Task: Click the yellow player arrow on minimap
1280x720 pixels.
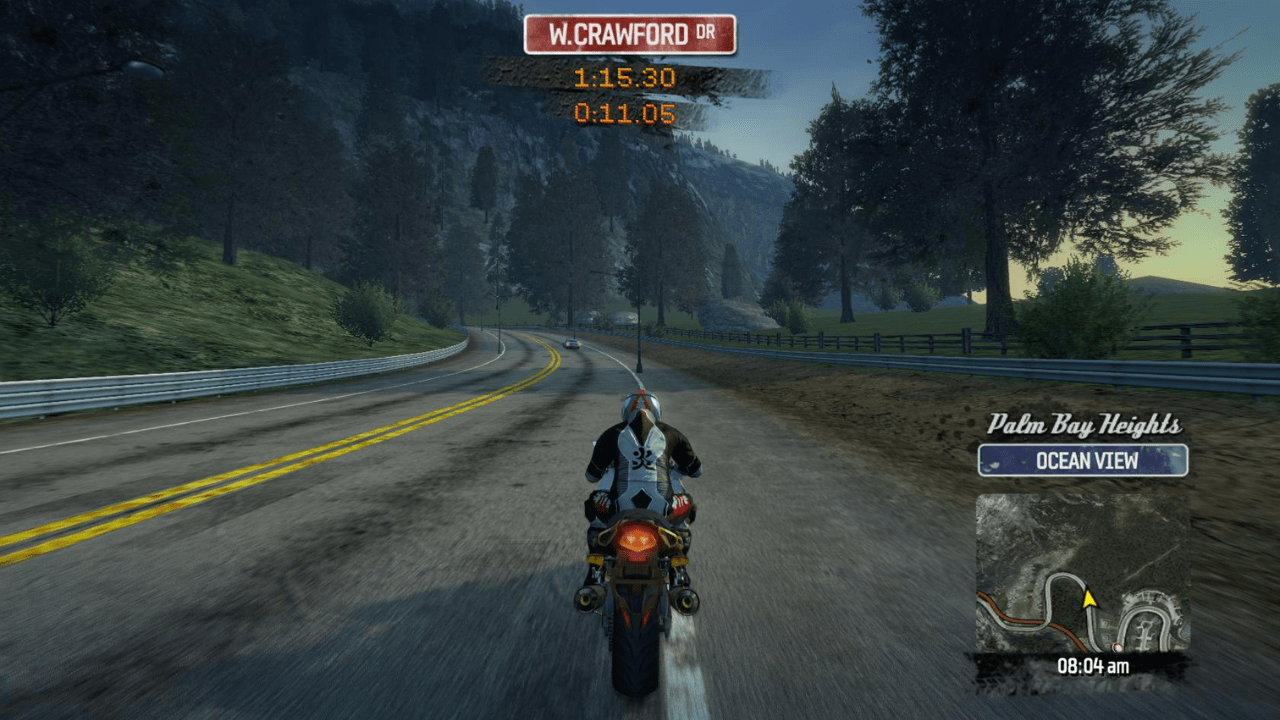Action: point(1089,598)
